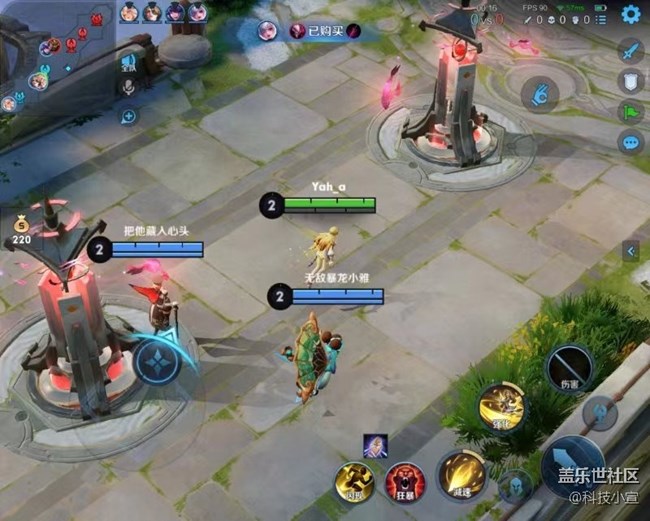Tap the OK hand gesture button

tap(540, 95)
